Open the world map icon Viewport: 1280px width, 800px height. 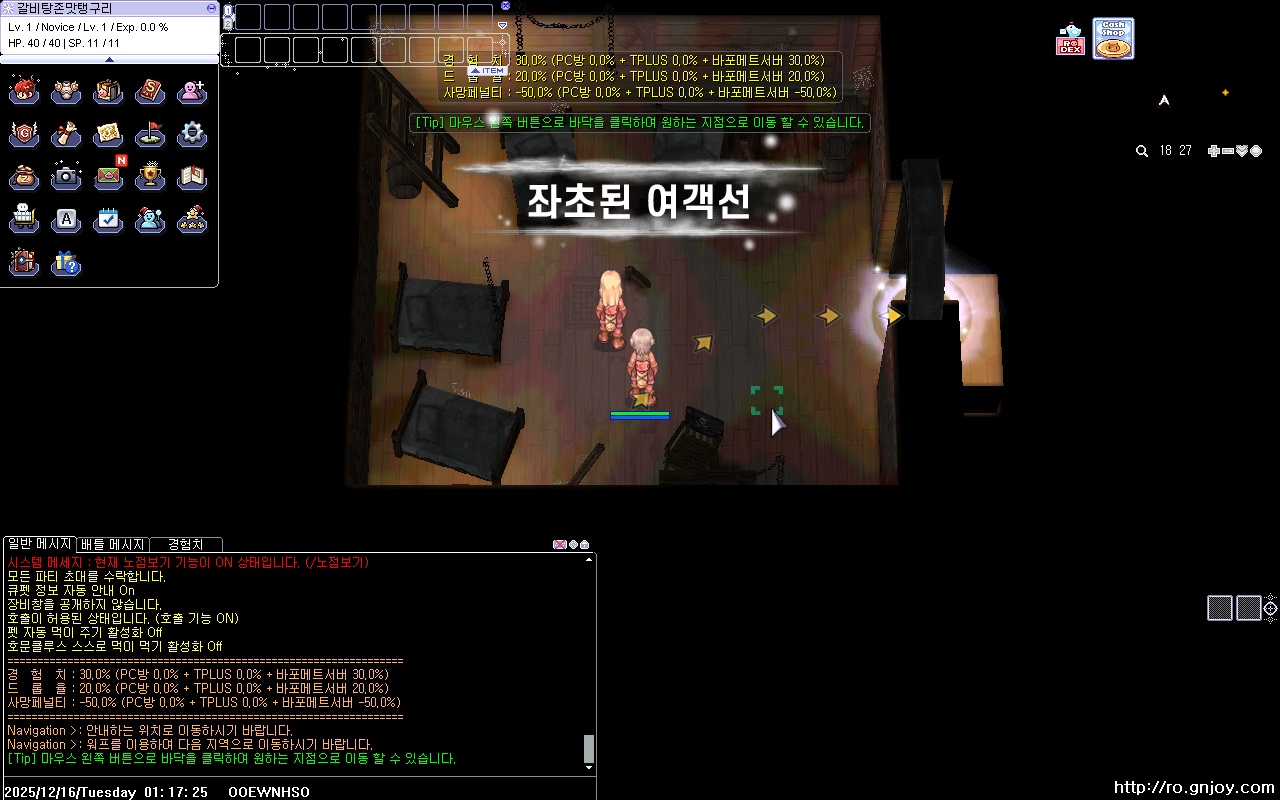click(x=108, y=134)
